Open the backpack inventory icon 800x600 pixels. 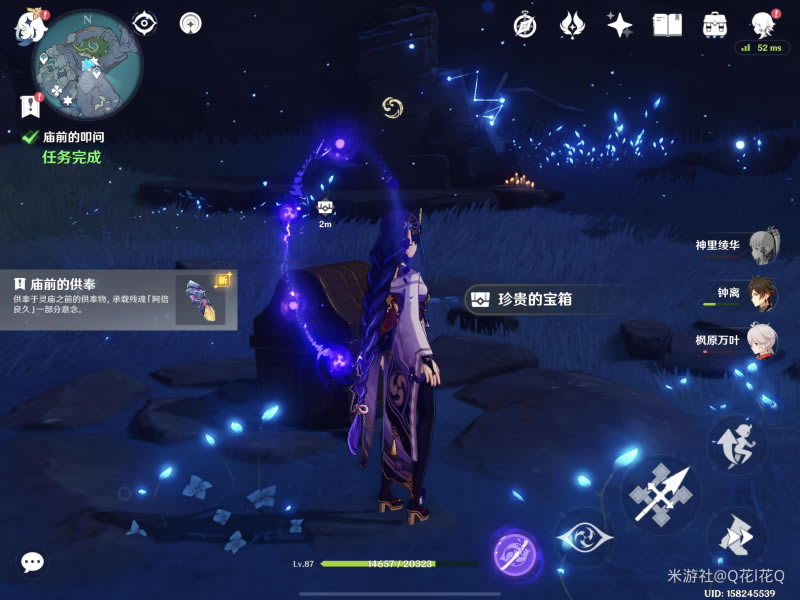point(715,25)
